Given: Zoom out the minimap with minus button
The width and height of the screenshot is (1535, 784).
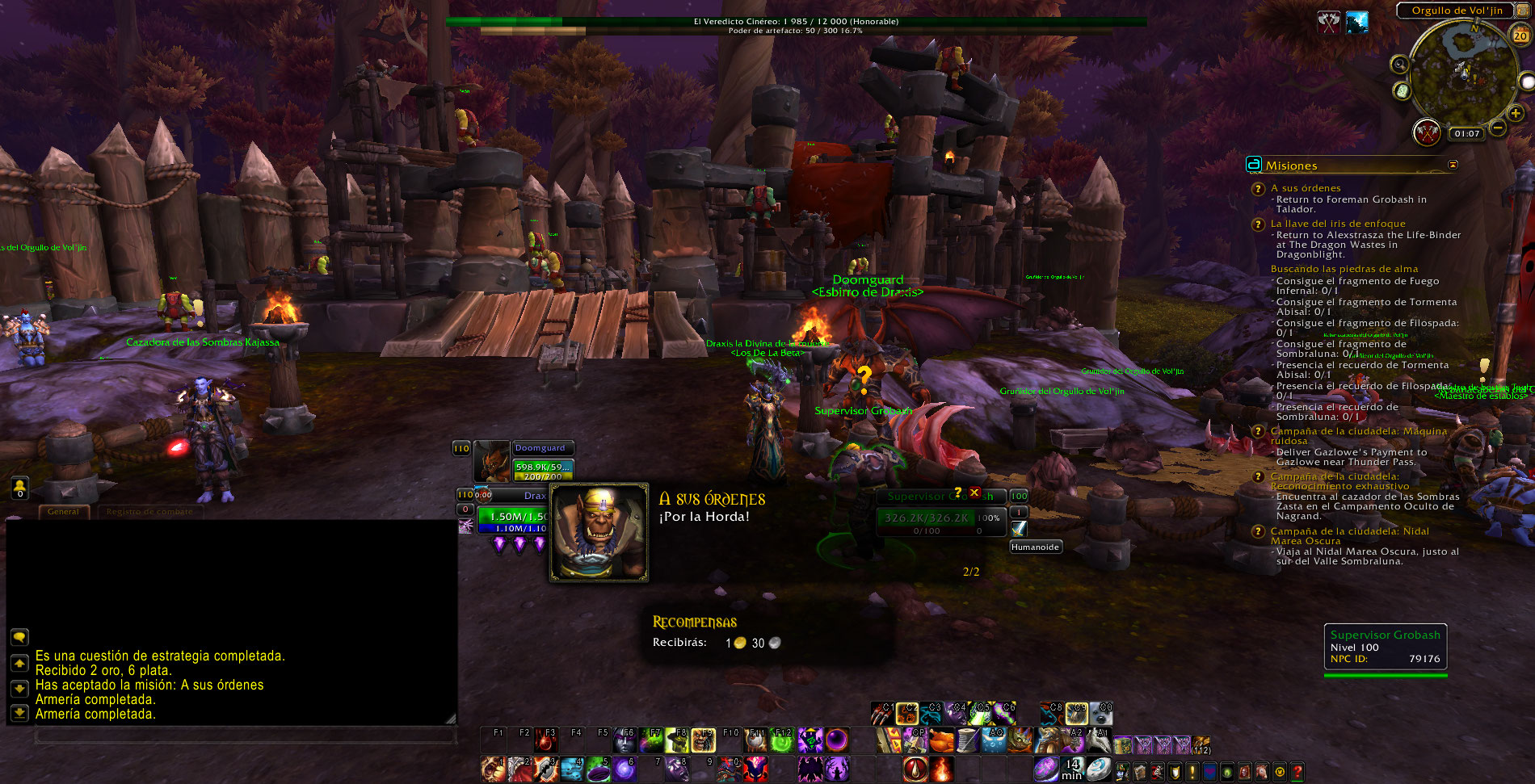Looking at the screenshot, I should tap(1497, 128).
